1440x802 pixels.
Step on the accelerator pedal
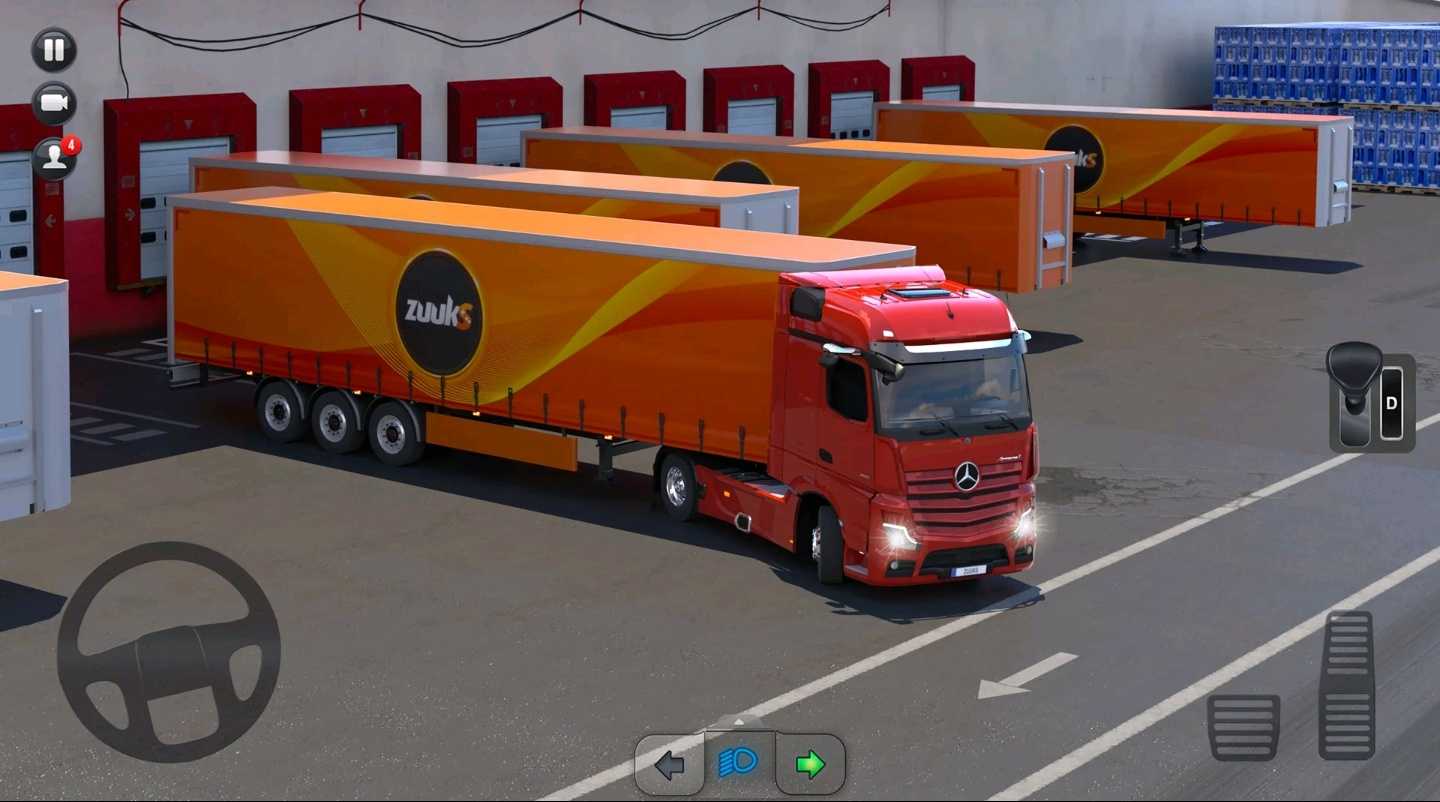[x=1346, y=686]
